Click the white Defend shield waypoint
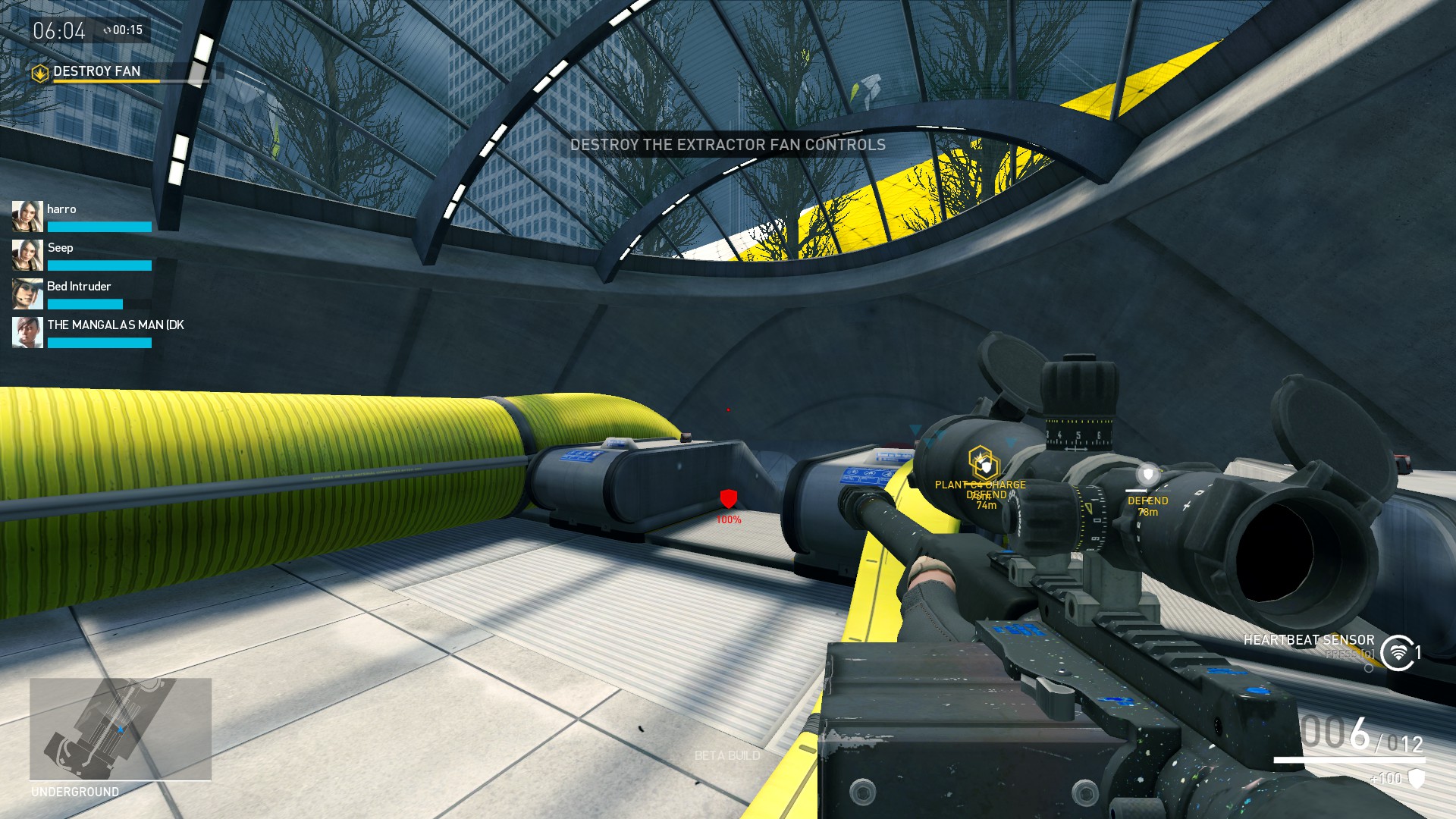Screen dimensions: 1456x819 [x=1148, y=475]
